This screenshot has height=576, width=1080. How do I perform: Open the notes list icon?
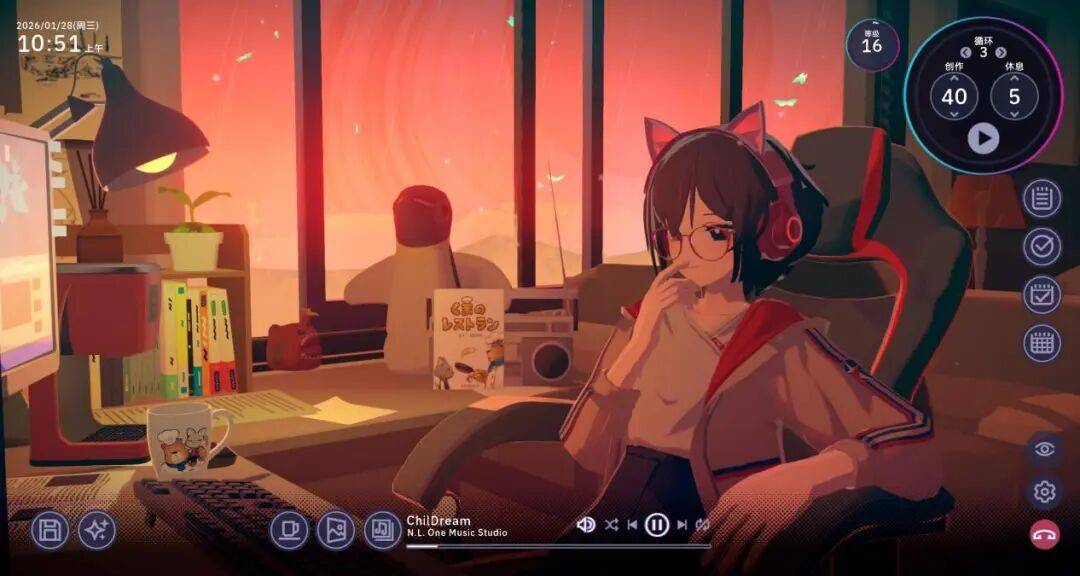coord(1042,199)
